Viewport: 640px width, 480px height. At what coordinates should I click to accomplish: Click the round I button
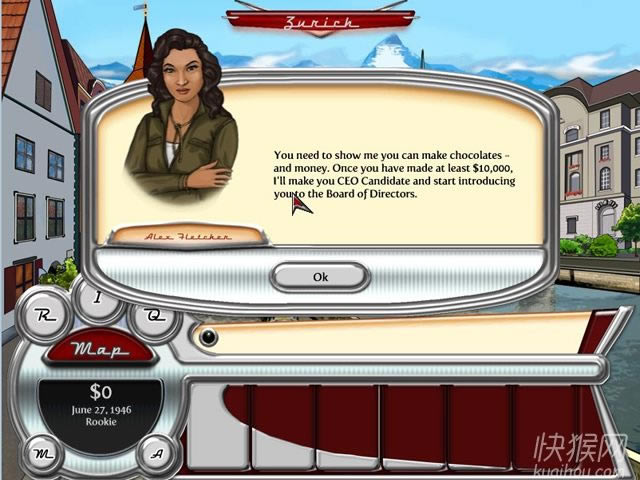point(97,297)
